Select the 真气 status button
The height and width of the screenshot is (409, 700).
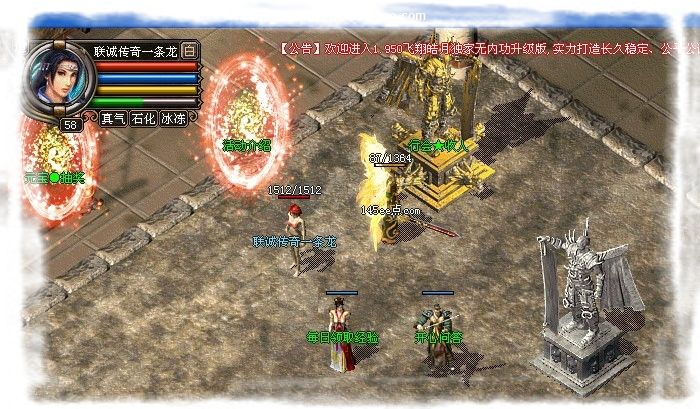click(113, 118)
